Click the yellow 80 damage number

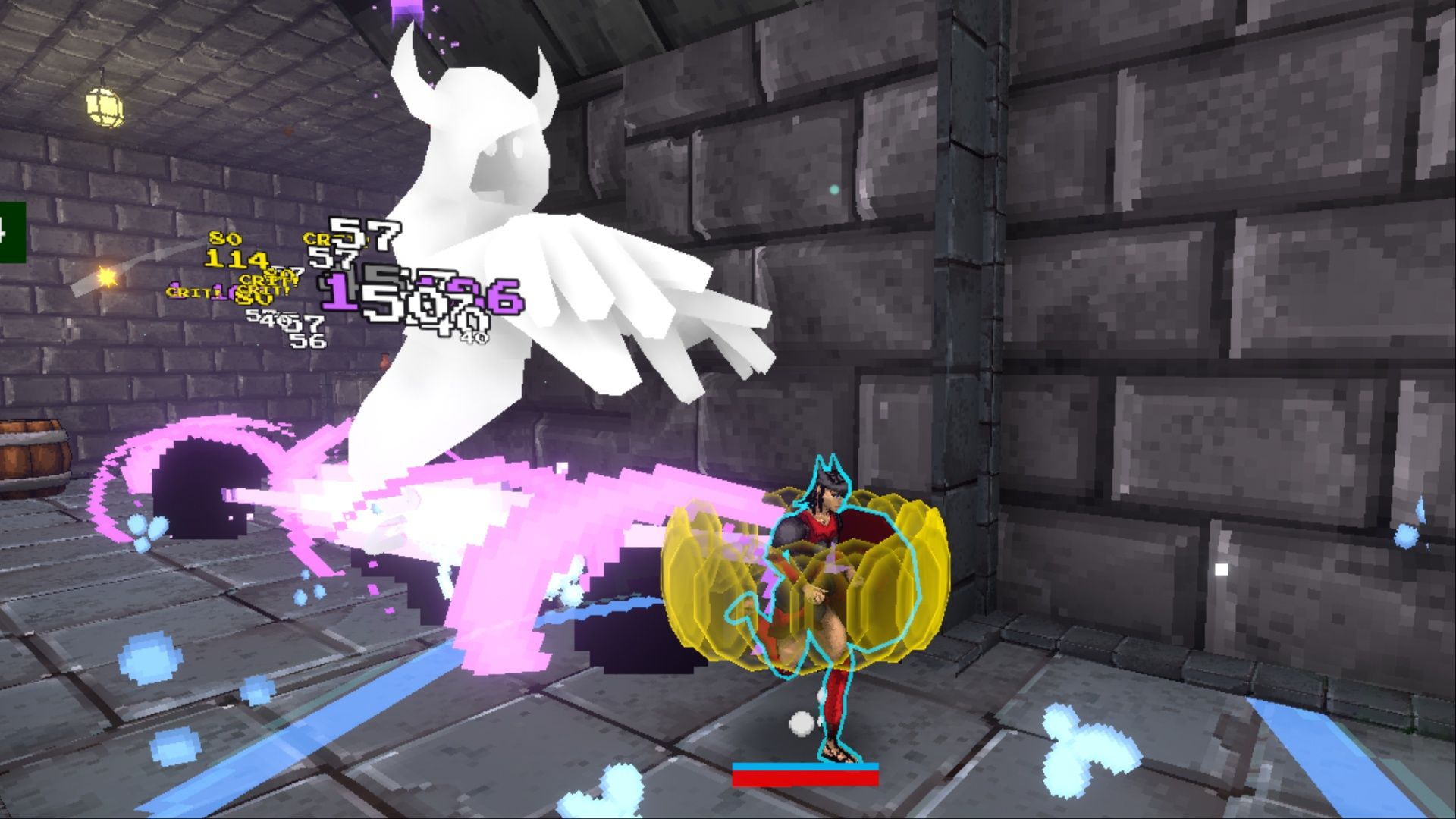(226, 238)
